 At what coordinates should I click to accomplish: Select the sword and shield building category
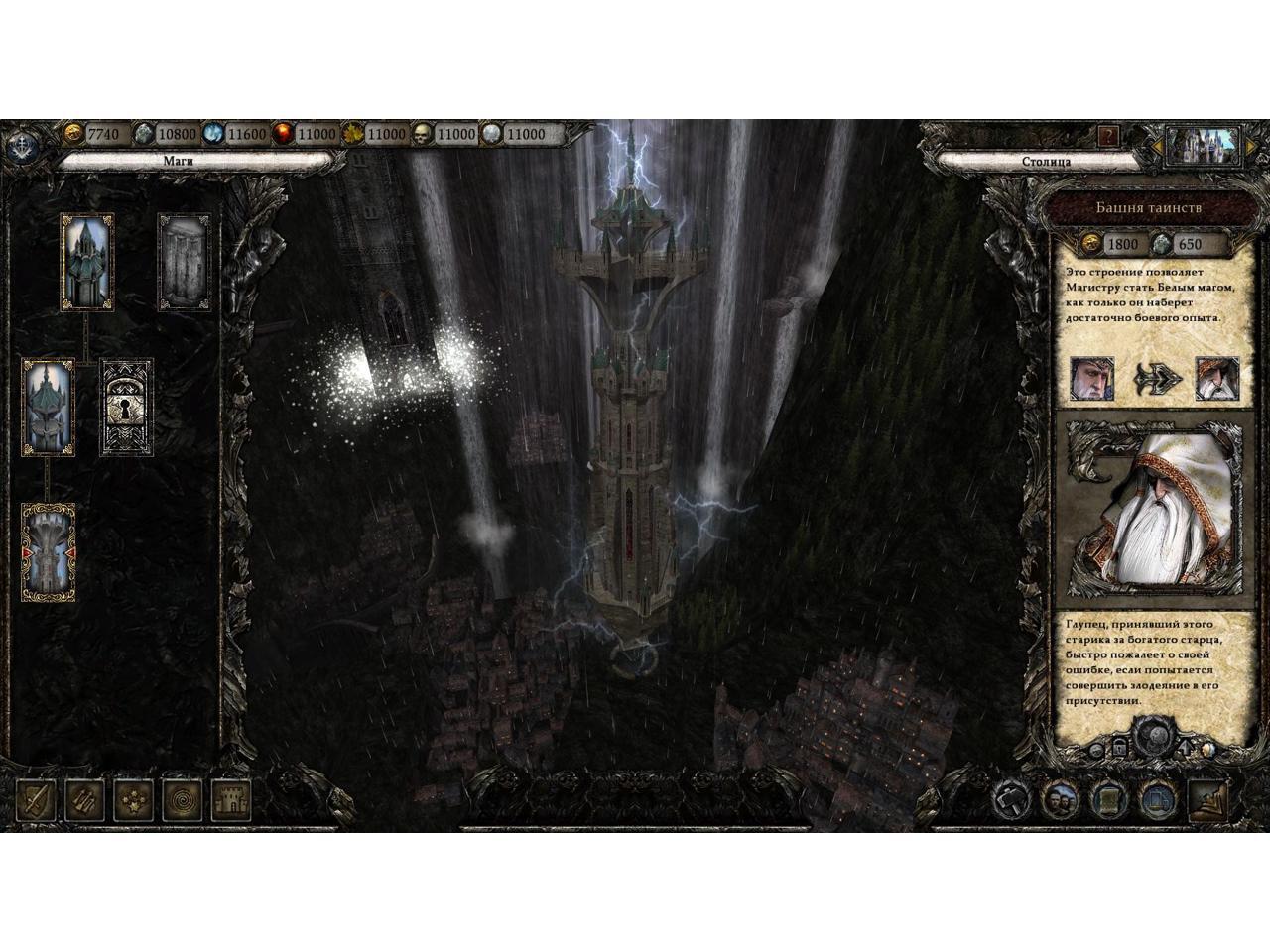click(x=38, y=798)
